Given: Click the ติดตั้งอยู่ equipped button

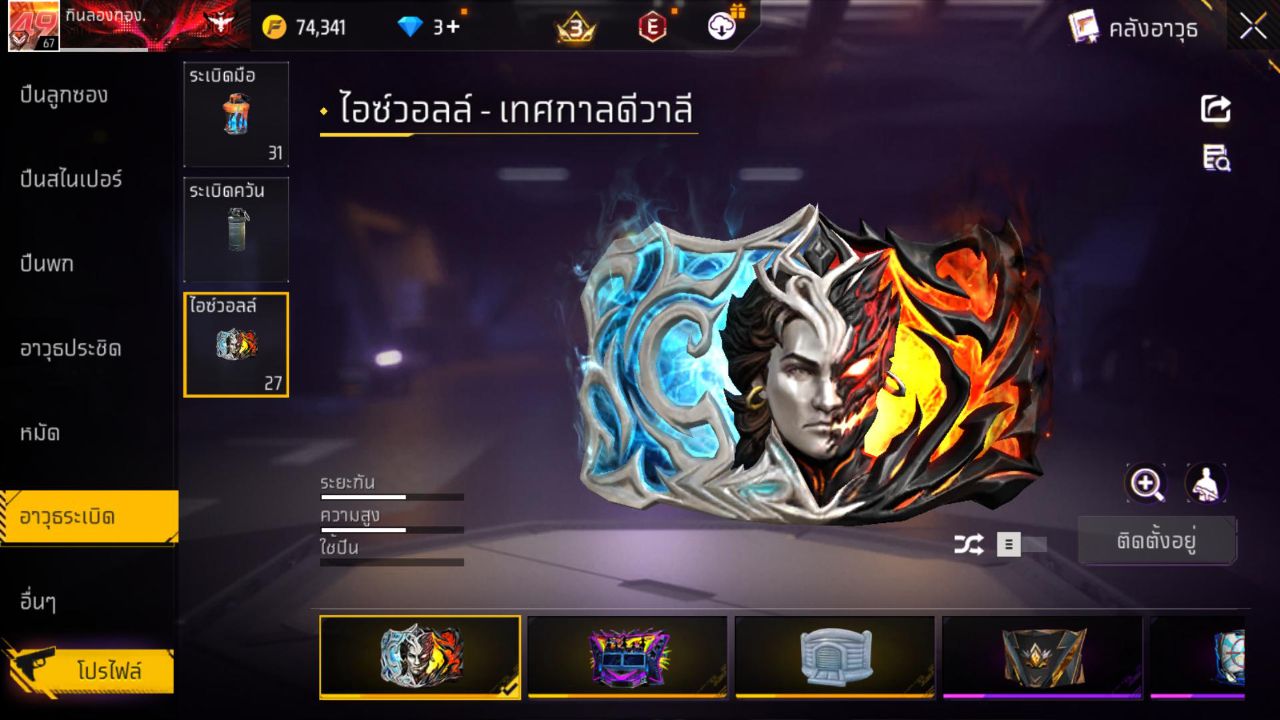Looking at the screenshot, I should (x=1157, y=542).
